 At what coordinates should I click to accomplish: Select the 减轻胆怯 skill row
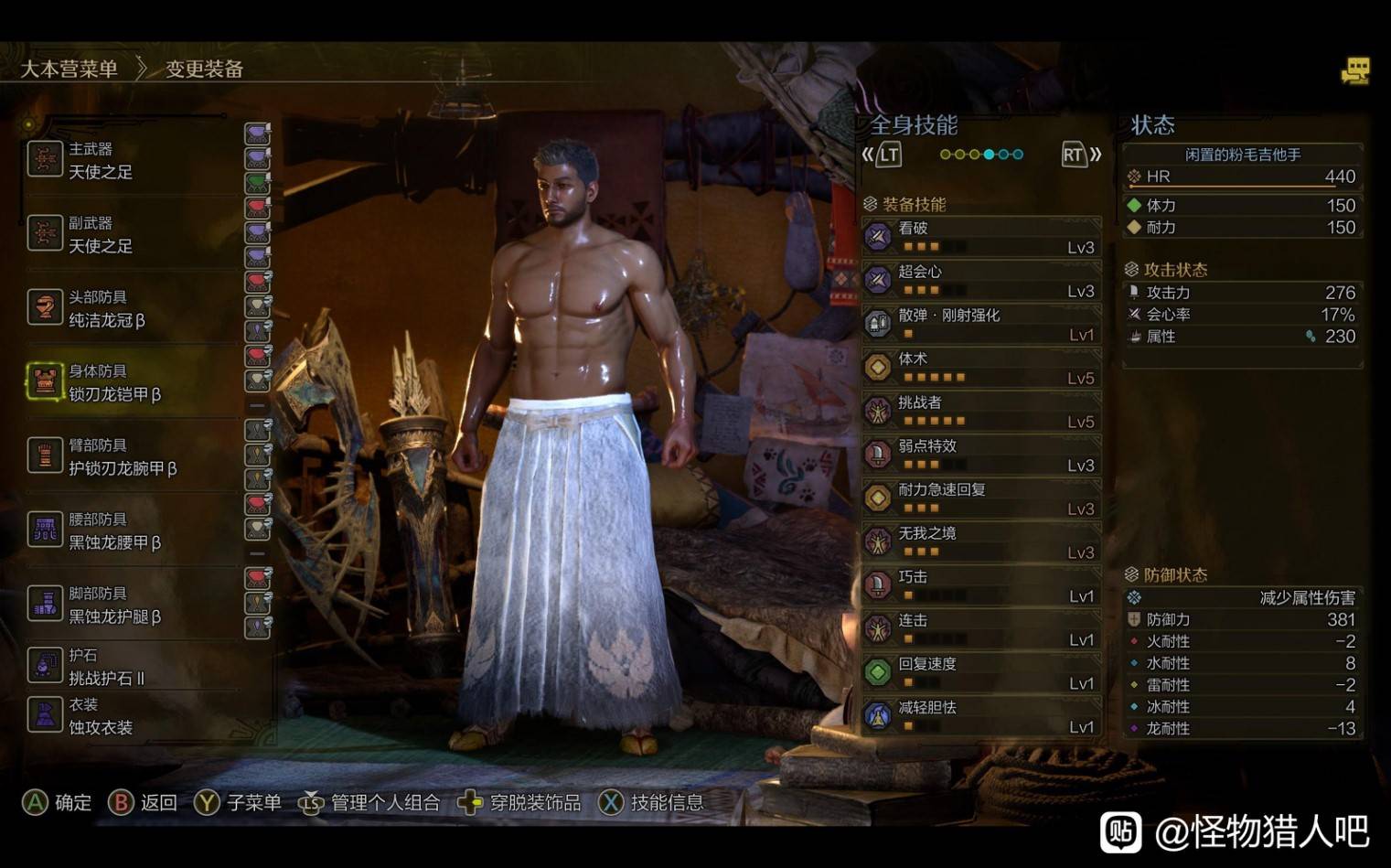coord(980,717)
